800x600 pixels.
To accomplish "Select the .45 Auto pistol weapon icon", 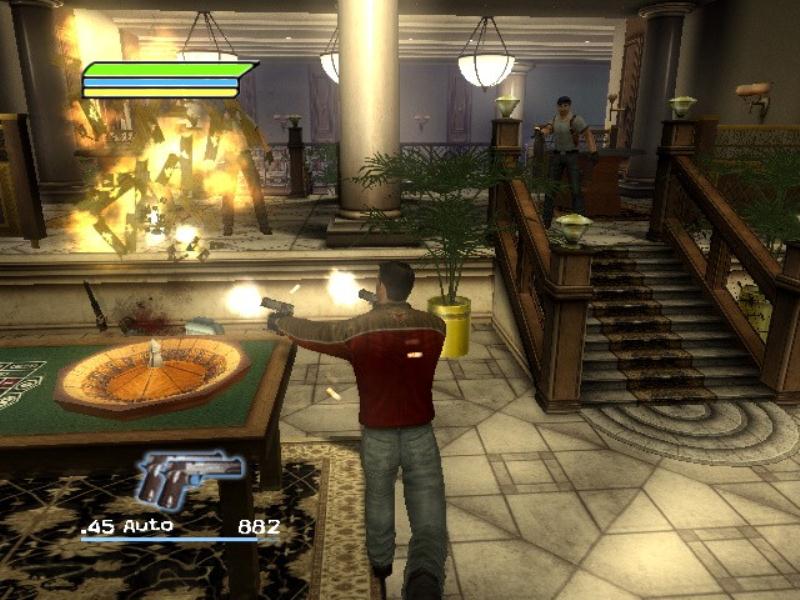I will coord(187,480).
